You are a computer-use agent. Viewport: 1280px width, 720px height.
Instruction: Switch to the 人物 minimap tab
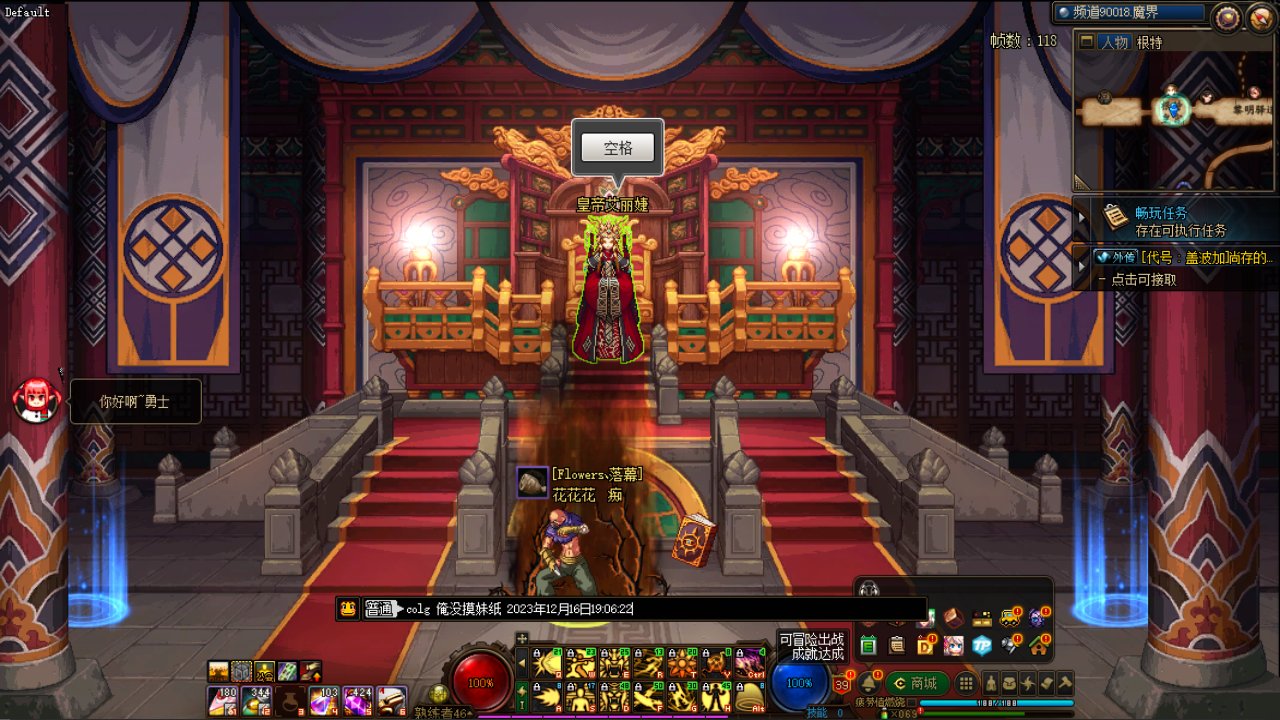pos(1113,42)
